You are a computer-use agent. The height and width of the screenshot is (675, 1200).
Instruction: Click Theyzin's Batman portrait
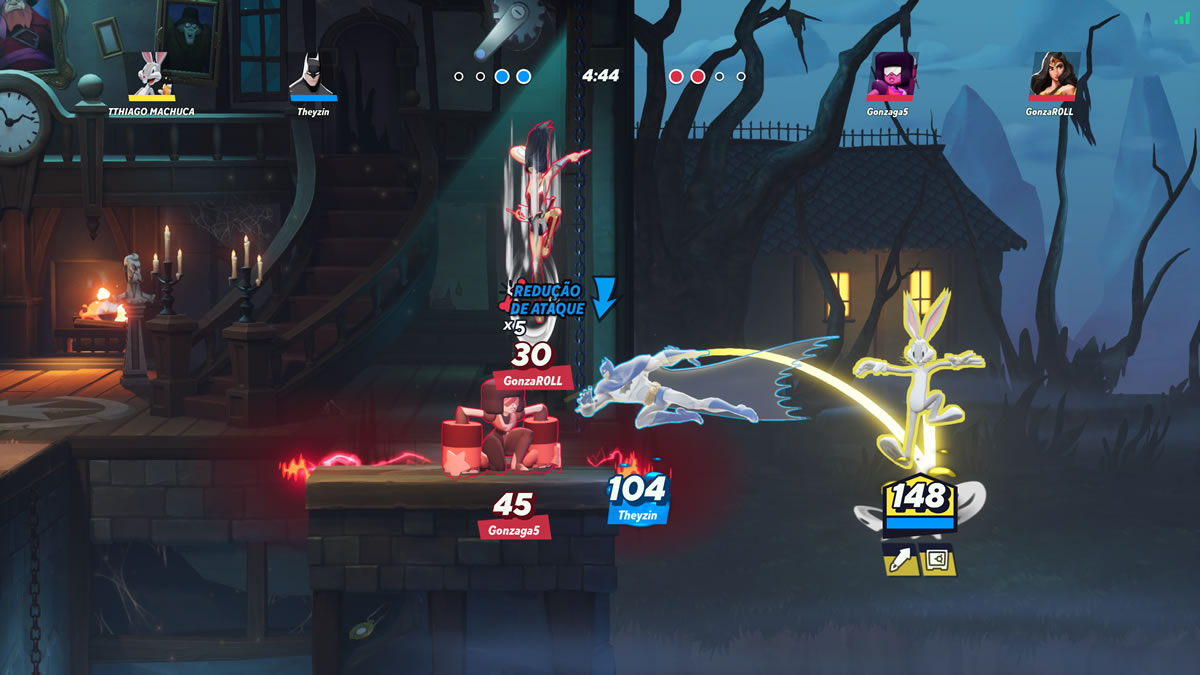[313, 73]
